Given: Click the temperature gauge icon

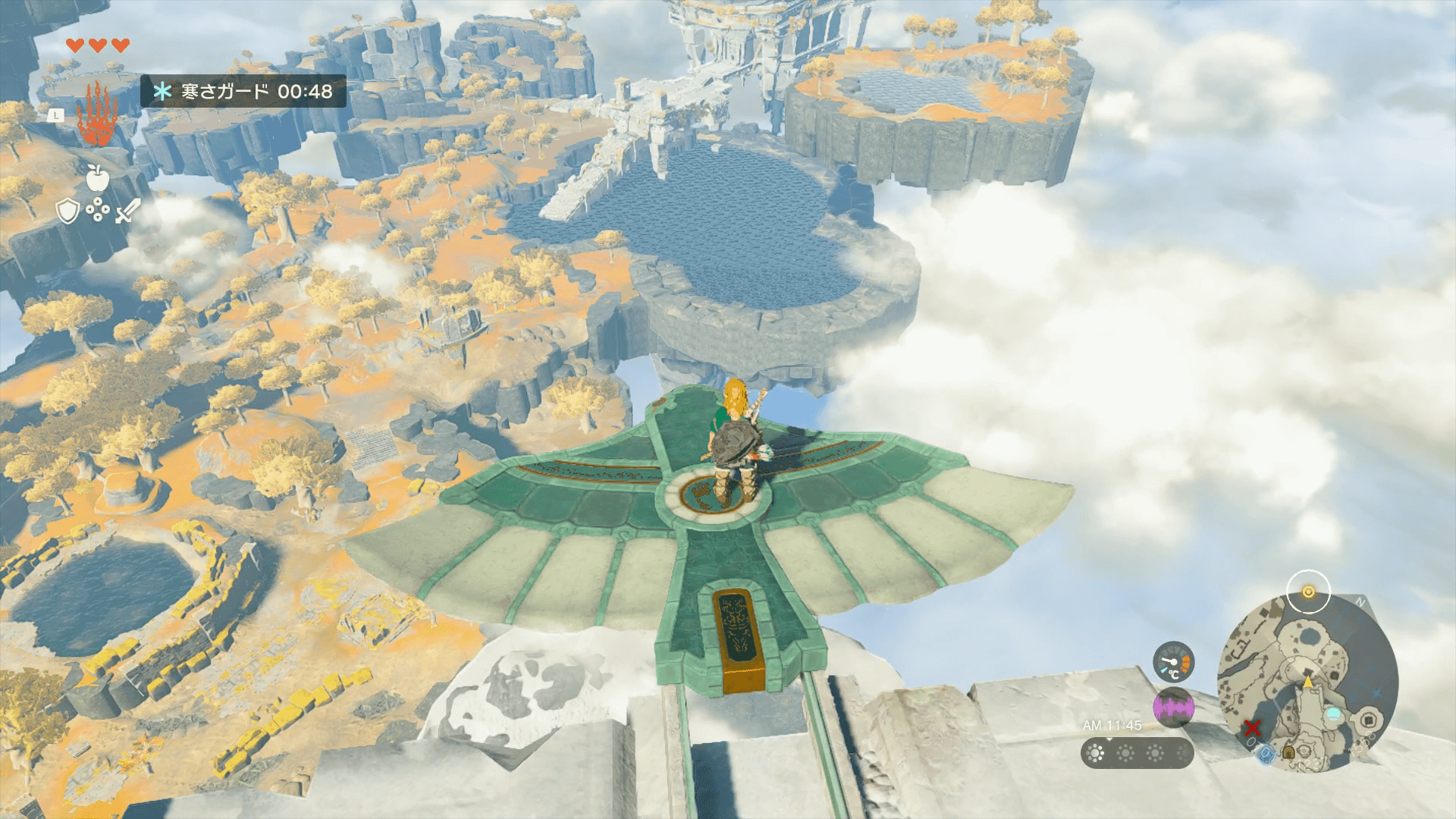Looking at the screenshot, I should pyautogui.click(x=1173, y=662).
